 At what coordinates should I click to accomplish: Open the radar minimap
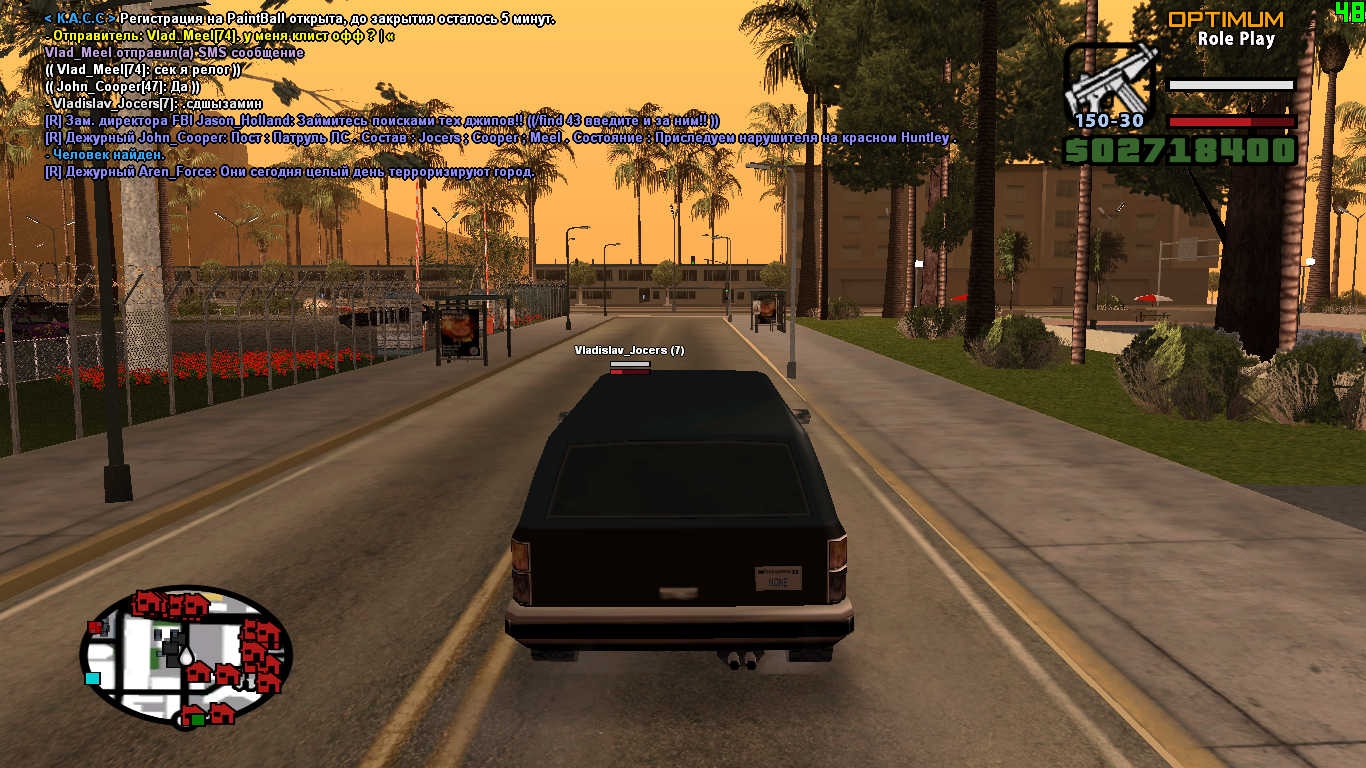coord(185,655)
